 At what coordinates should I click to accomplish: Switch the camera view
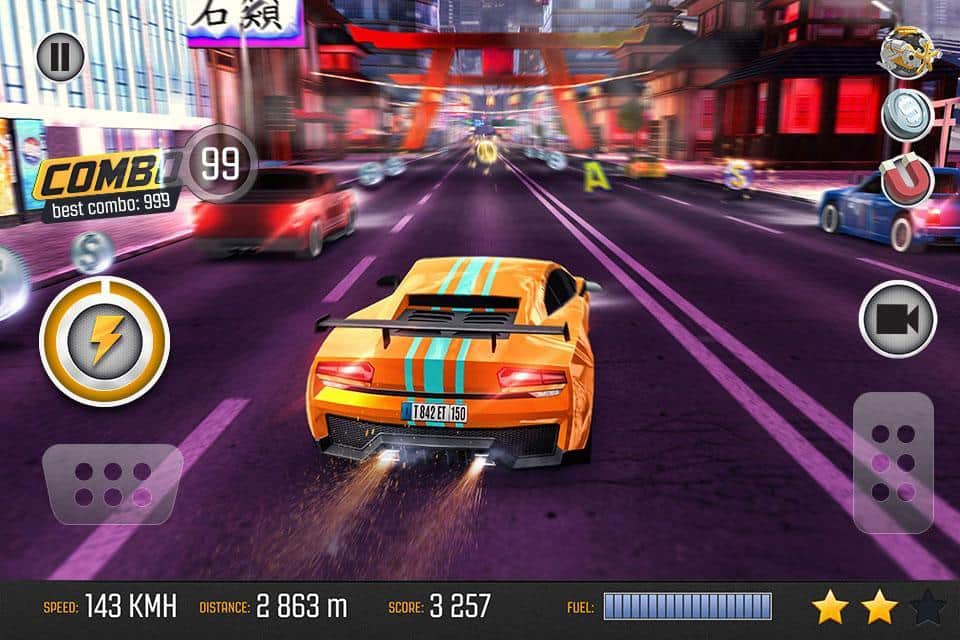pos(897,319)
